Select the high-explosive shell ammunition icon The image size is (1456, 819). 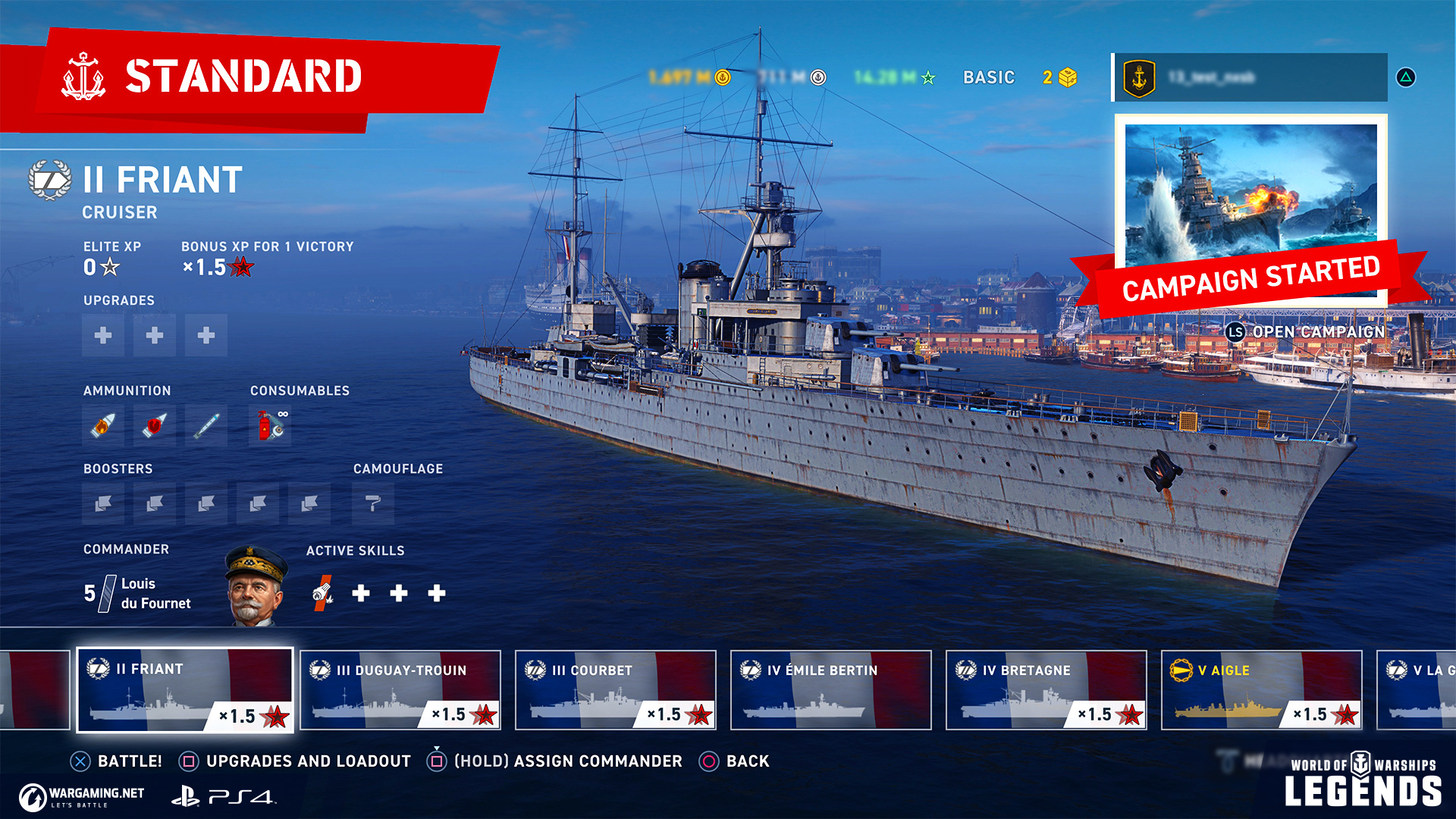pyautogui.click(x=103, y=425)
